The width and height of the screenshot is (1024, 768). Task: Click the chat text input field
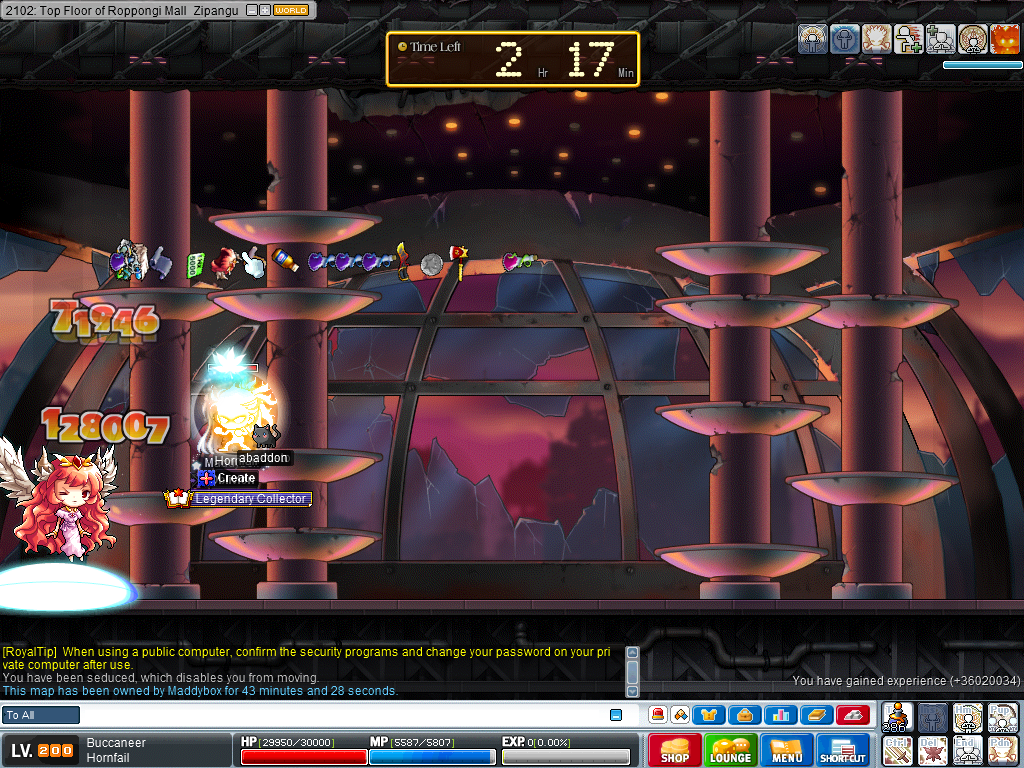(340, 715)
